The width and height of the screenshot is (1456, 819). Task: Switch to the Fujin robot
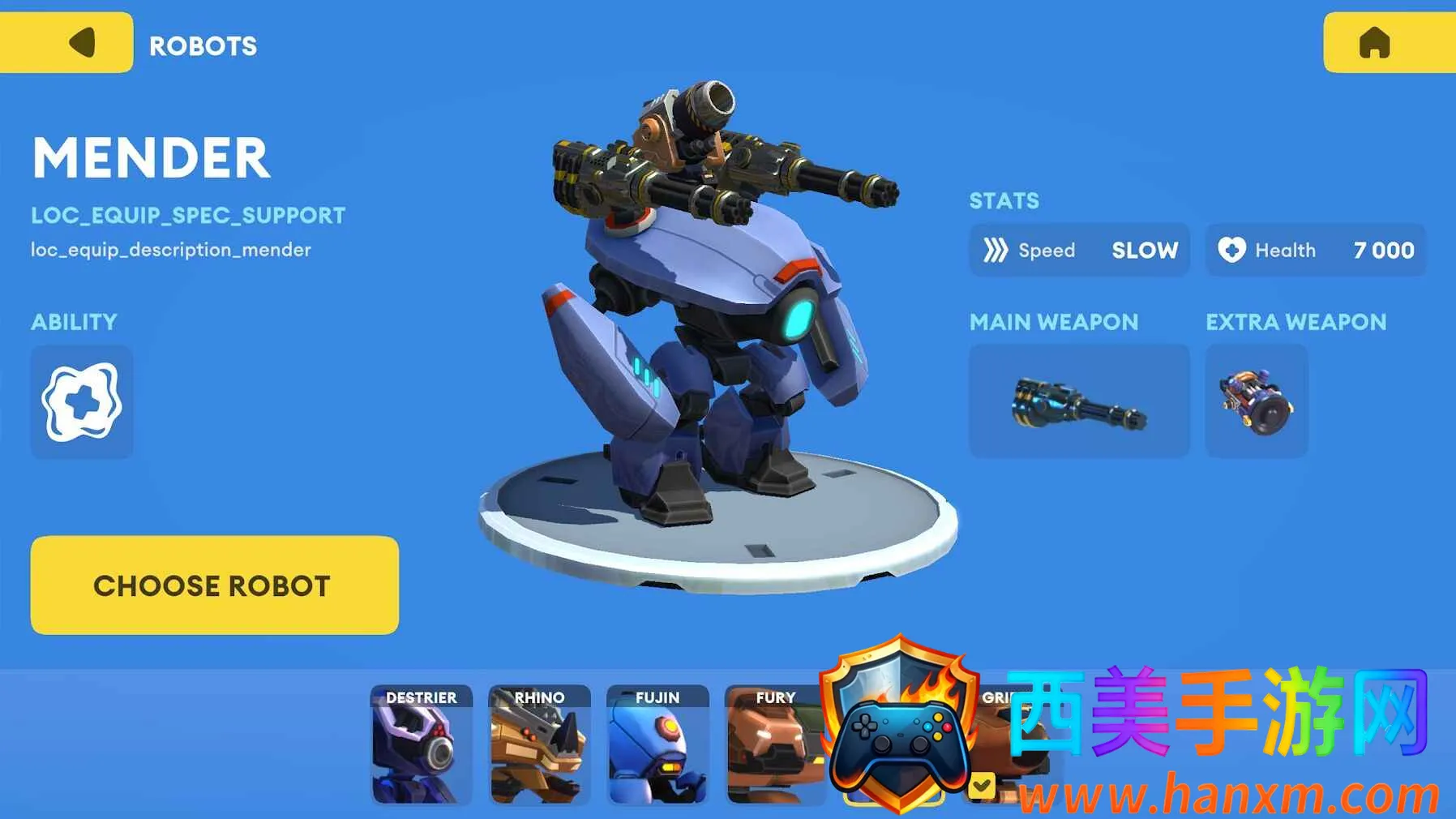[657, 745]
